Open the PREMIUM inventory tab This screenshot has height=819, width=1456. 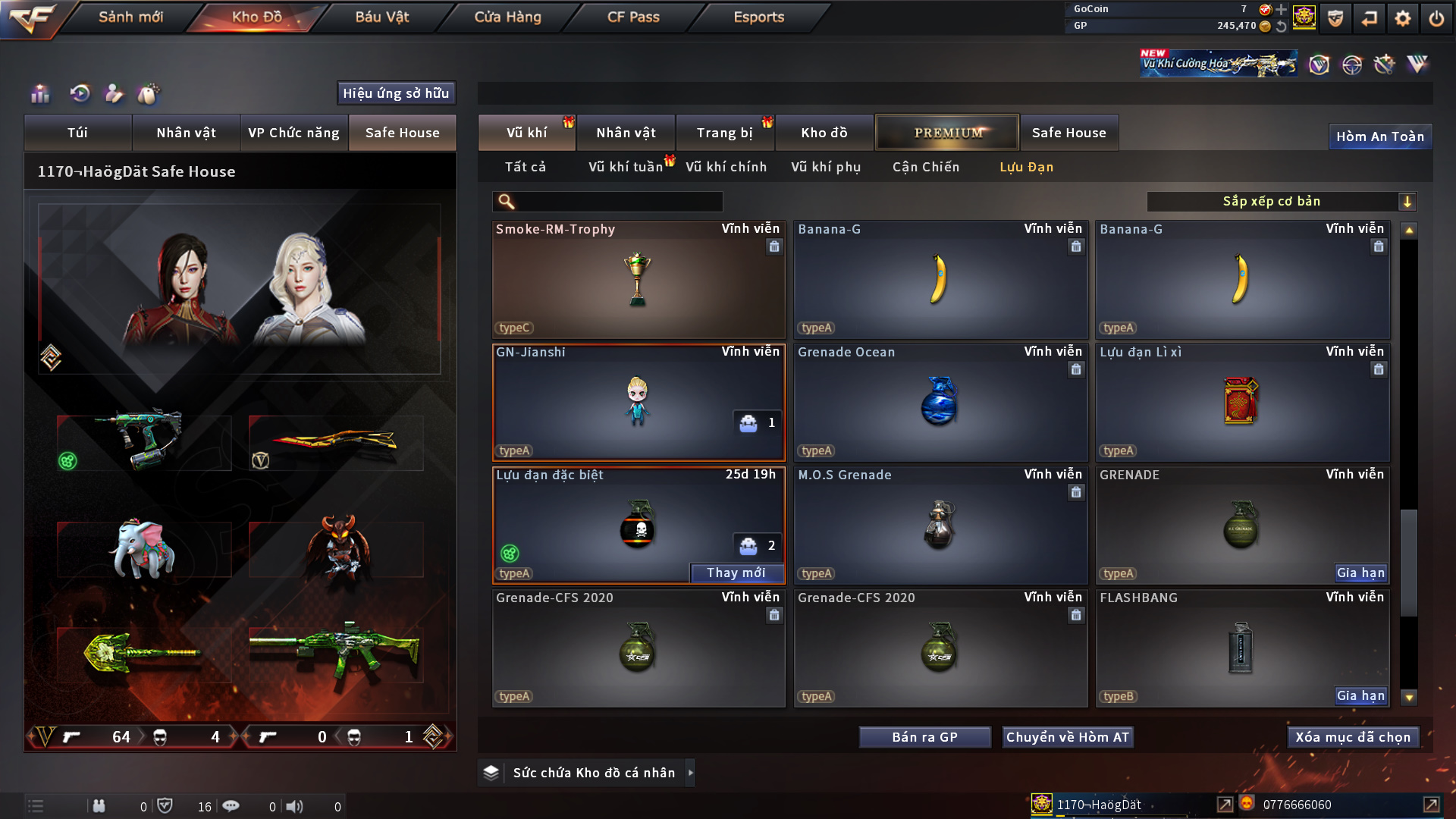coord(947,133)
